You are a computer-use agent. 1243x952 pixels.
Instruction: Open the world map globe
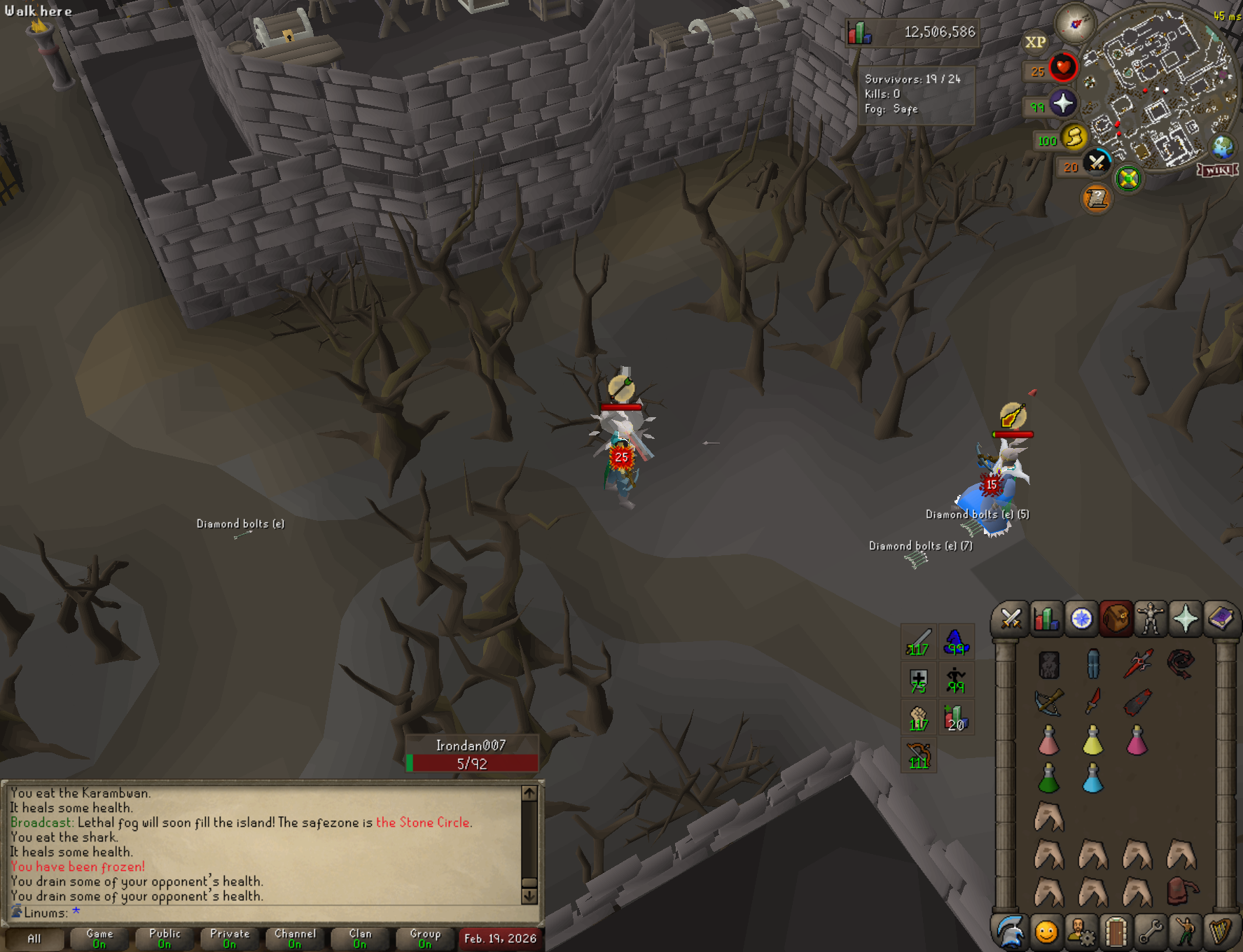point(1223,147)
